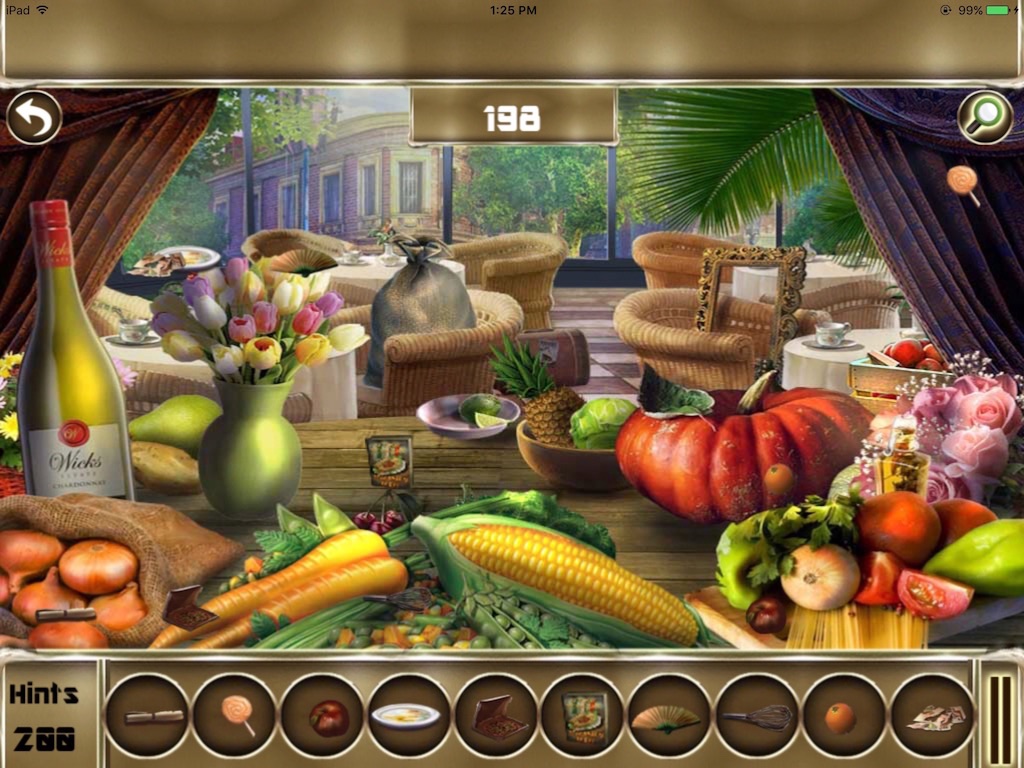This screenshot has height=768, width=1024.
Task: Pick the food picture card slot
Action: (x=584, y=715)
